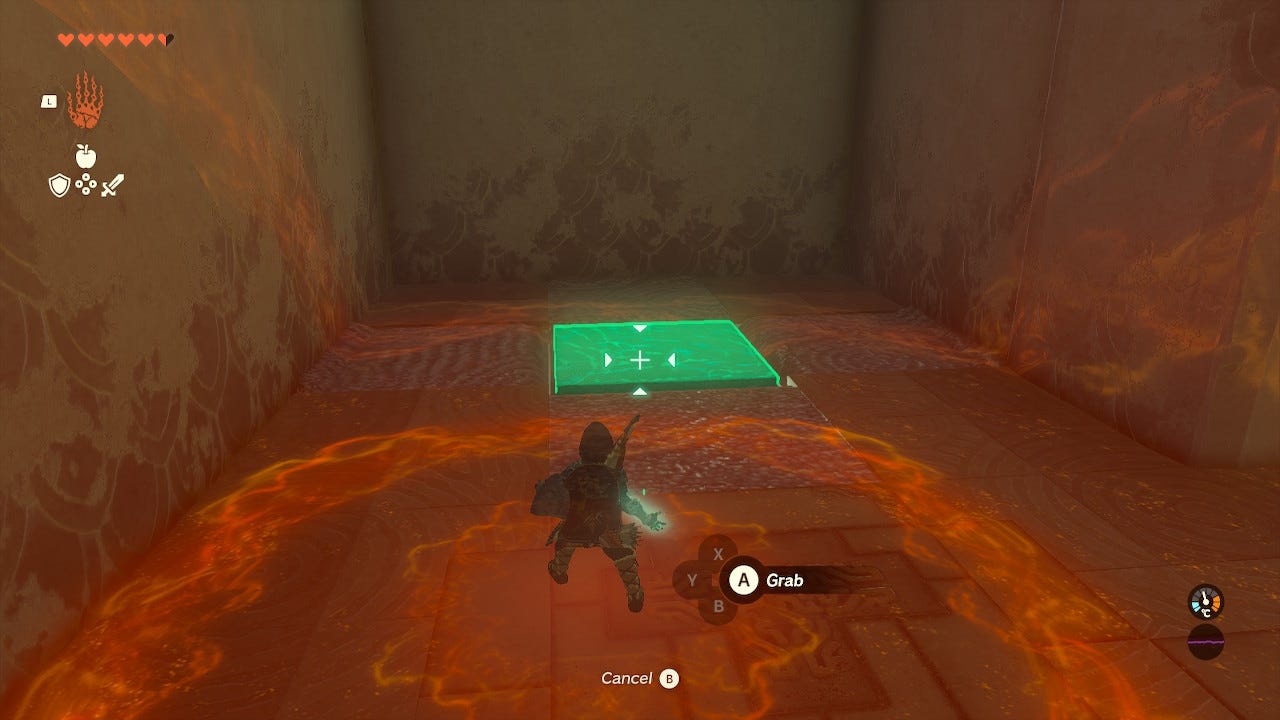
Task: Click the down arrow below the green platform
Action: pos(639,391)
